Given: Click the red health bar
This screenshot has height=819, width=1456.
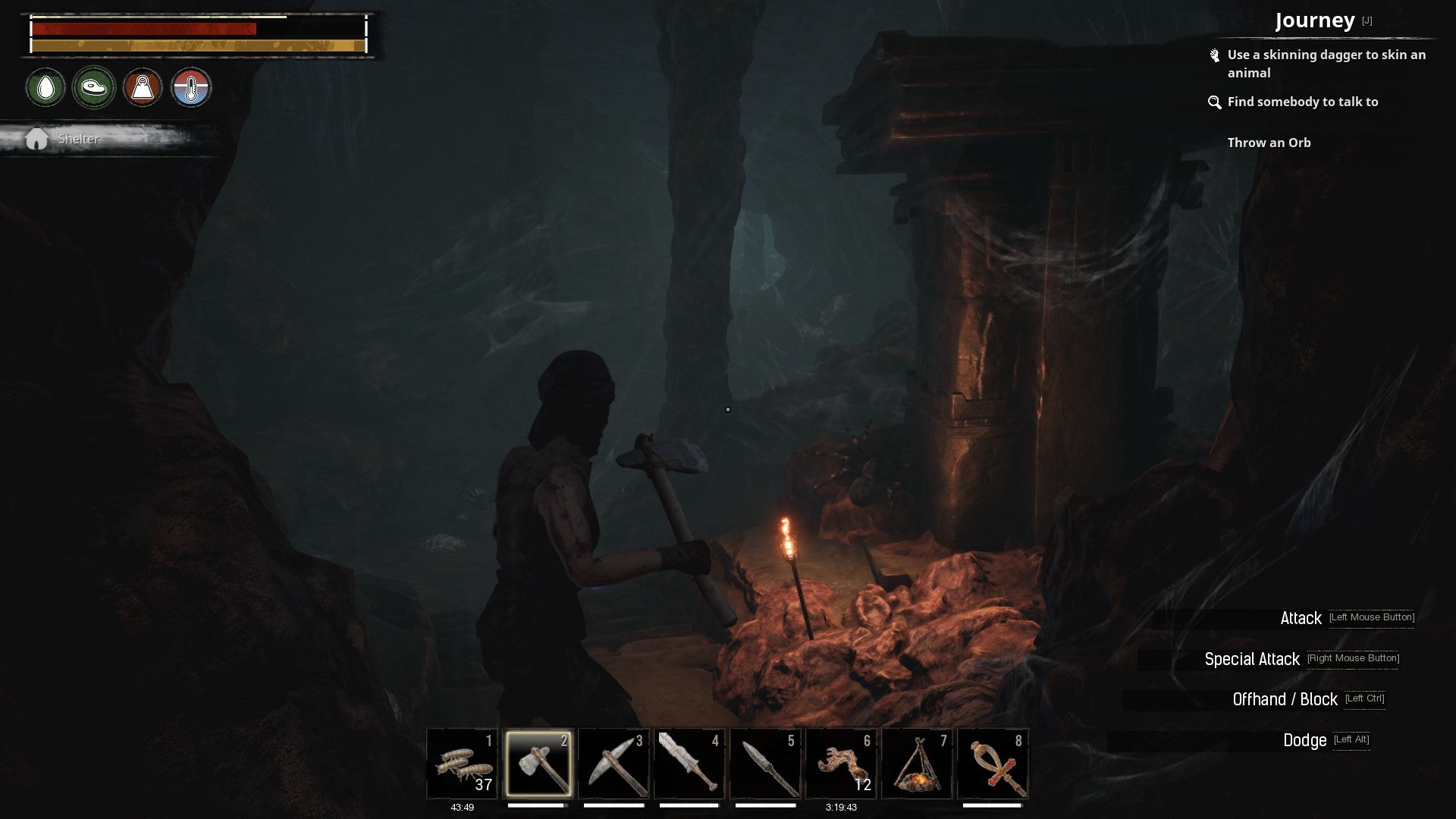Looking at the screenshot, I should pos(143,27).
